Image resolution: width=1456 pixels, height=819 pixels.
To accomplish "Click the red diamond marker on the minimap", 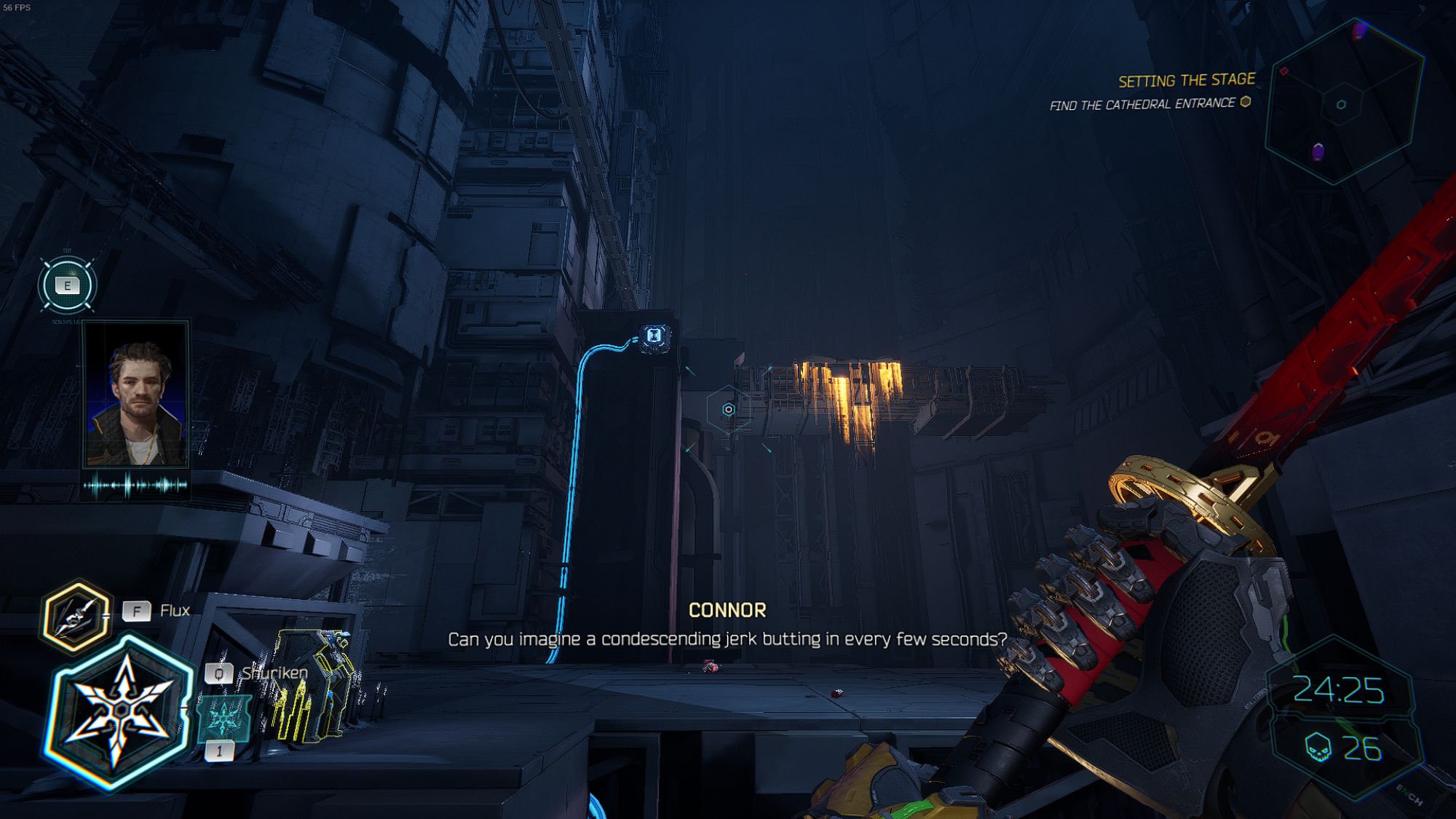I will click(x=1283, y=71).
